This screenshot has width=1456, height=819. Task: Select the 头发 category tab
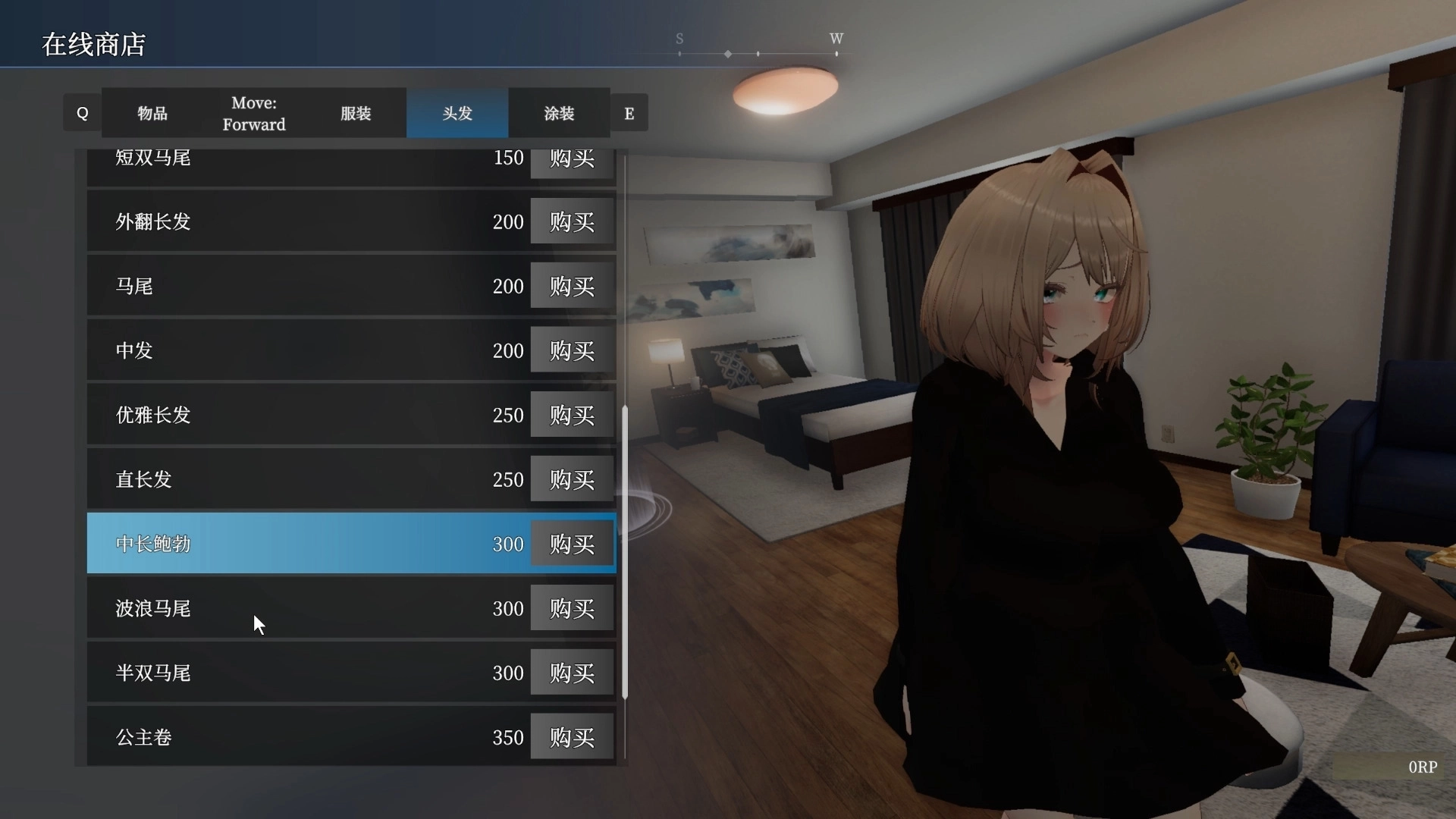[x=457, y=113]
